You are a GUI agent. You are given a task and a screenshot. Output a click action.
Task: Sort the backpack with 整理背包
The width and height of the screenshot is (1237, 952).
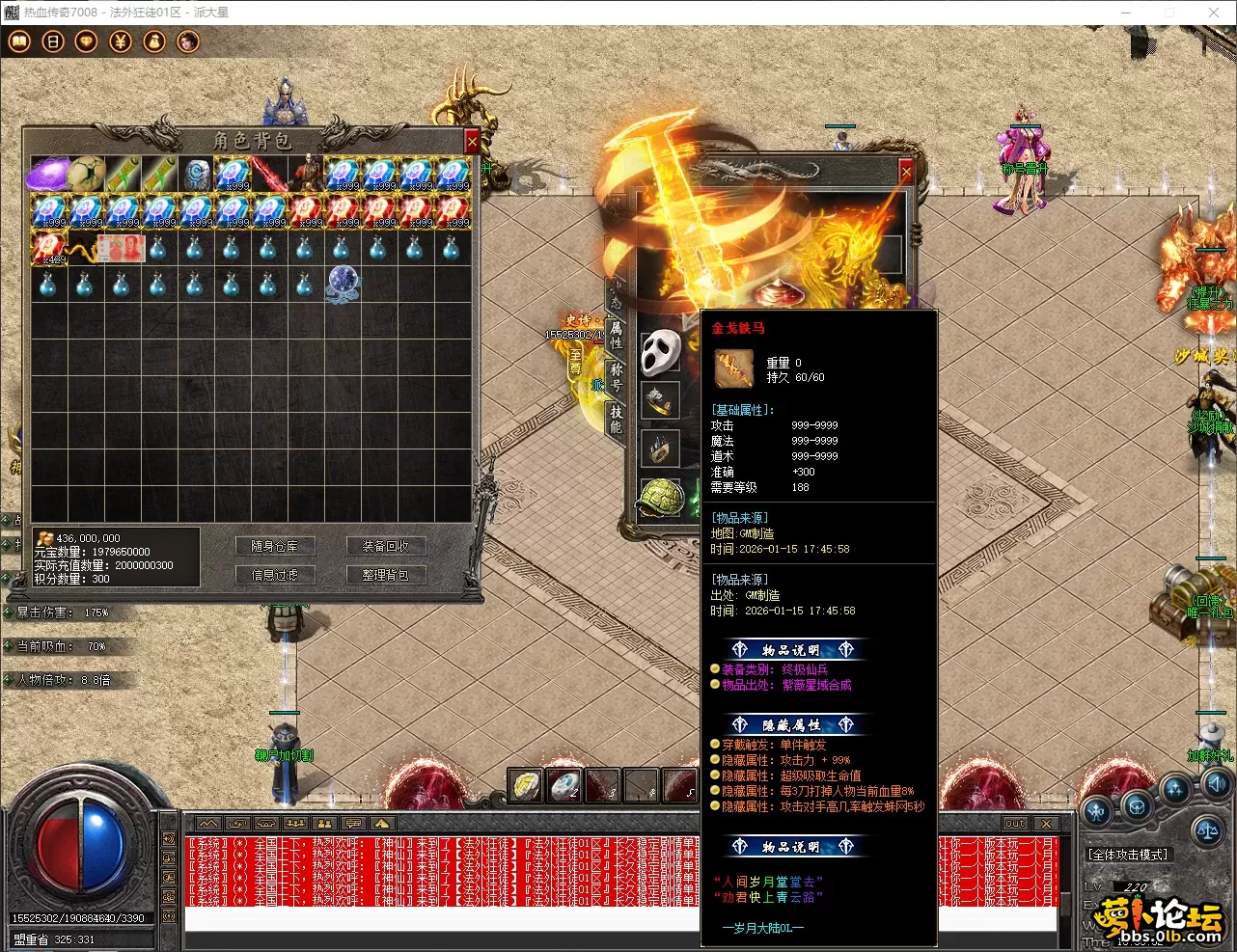coord(386,575)
